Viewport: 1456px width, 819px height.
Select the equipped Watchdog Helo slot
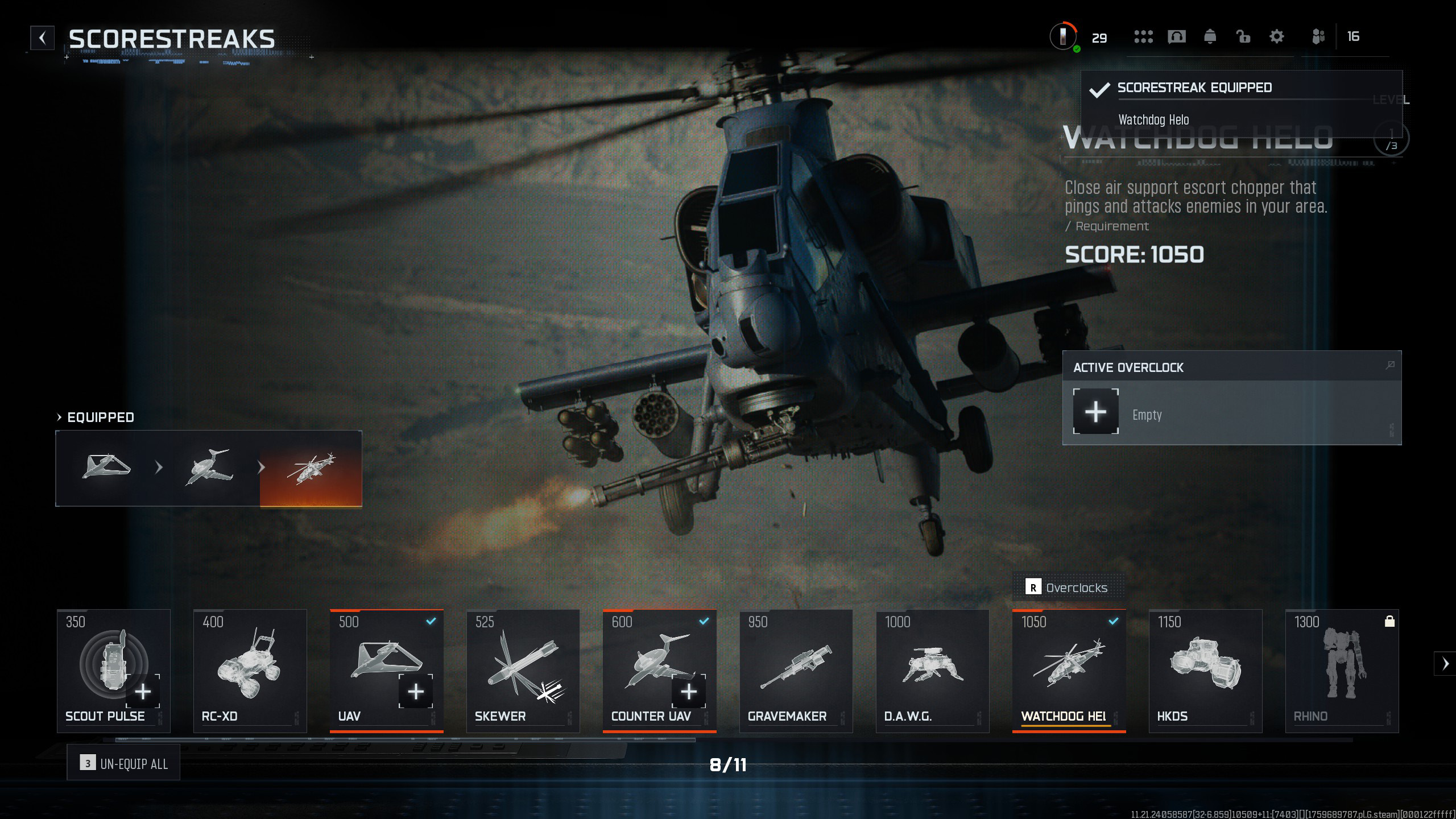[311, 468]
